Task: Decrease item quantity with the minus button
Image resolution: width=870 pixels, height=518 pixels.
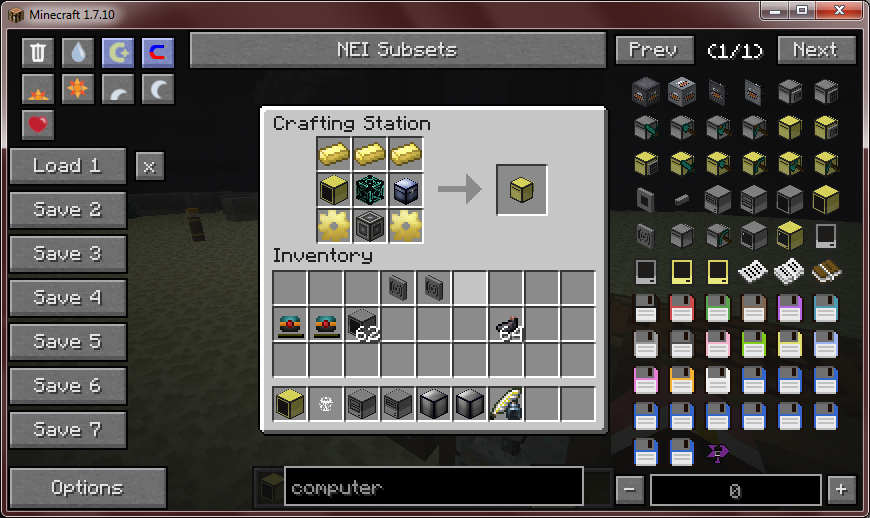Action: click(630, 490)
